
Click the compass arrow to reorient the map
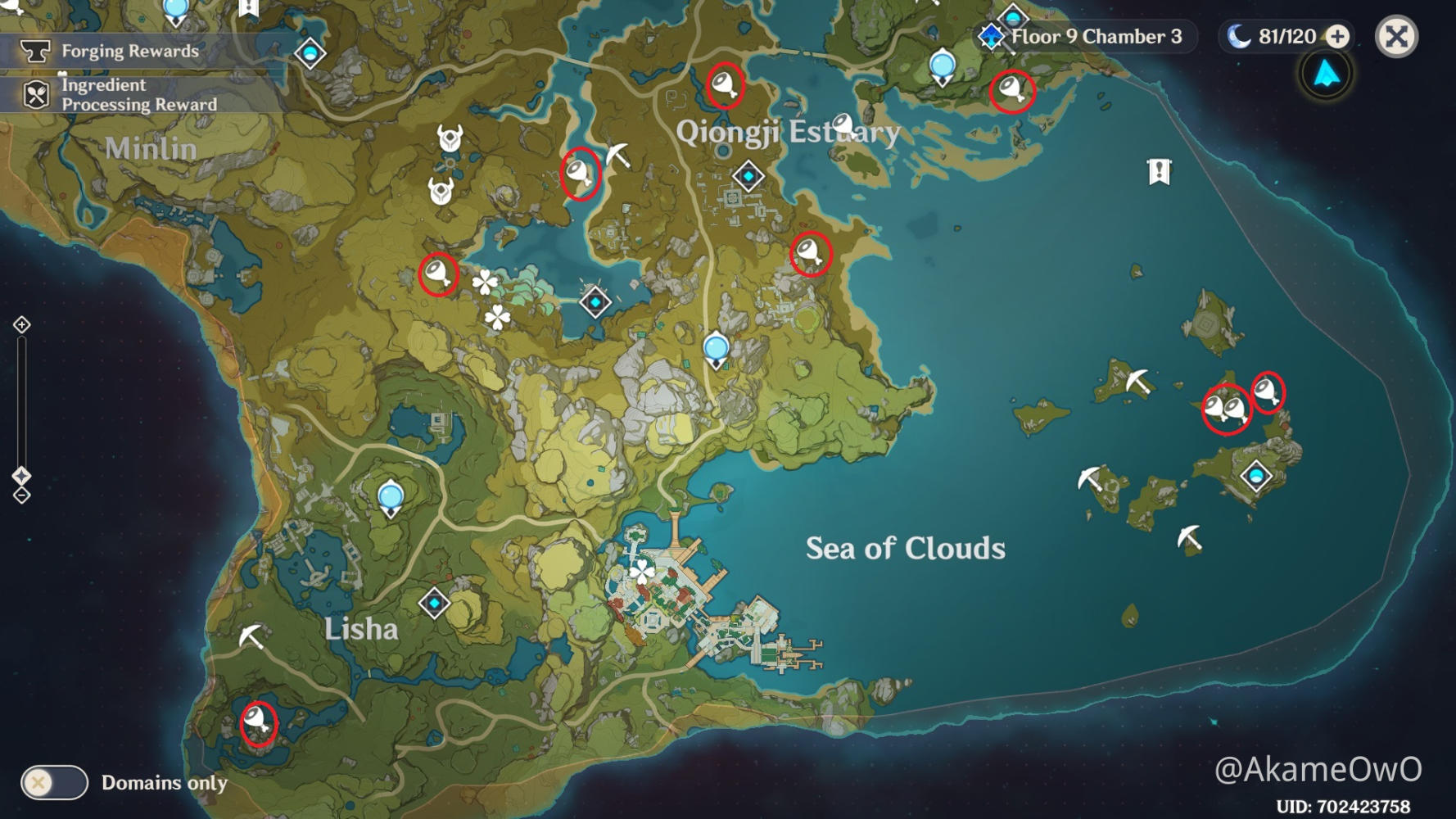1325,74
